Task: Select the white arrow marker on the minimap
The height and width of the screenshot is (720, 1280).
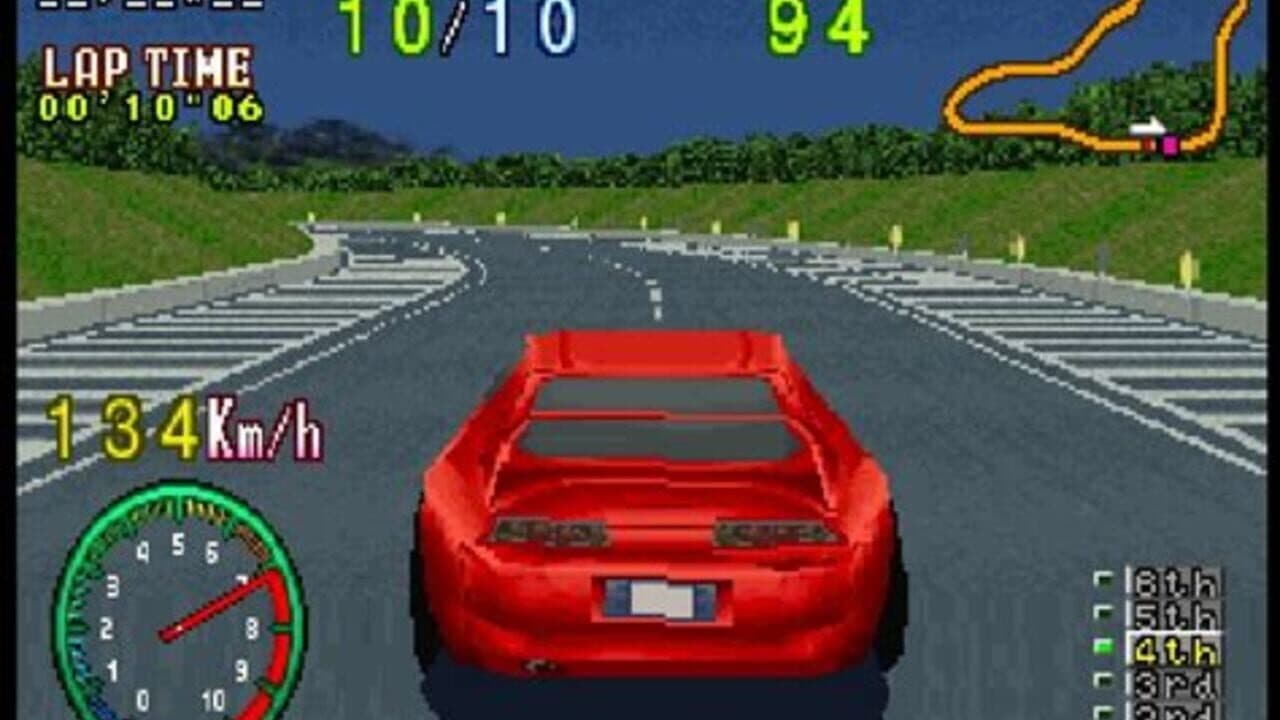Action: [x=1145, y=128]
